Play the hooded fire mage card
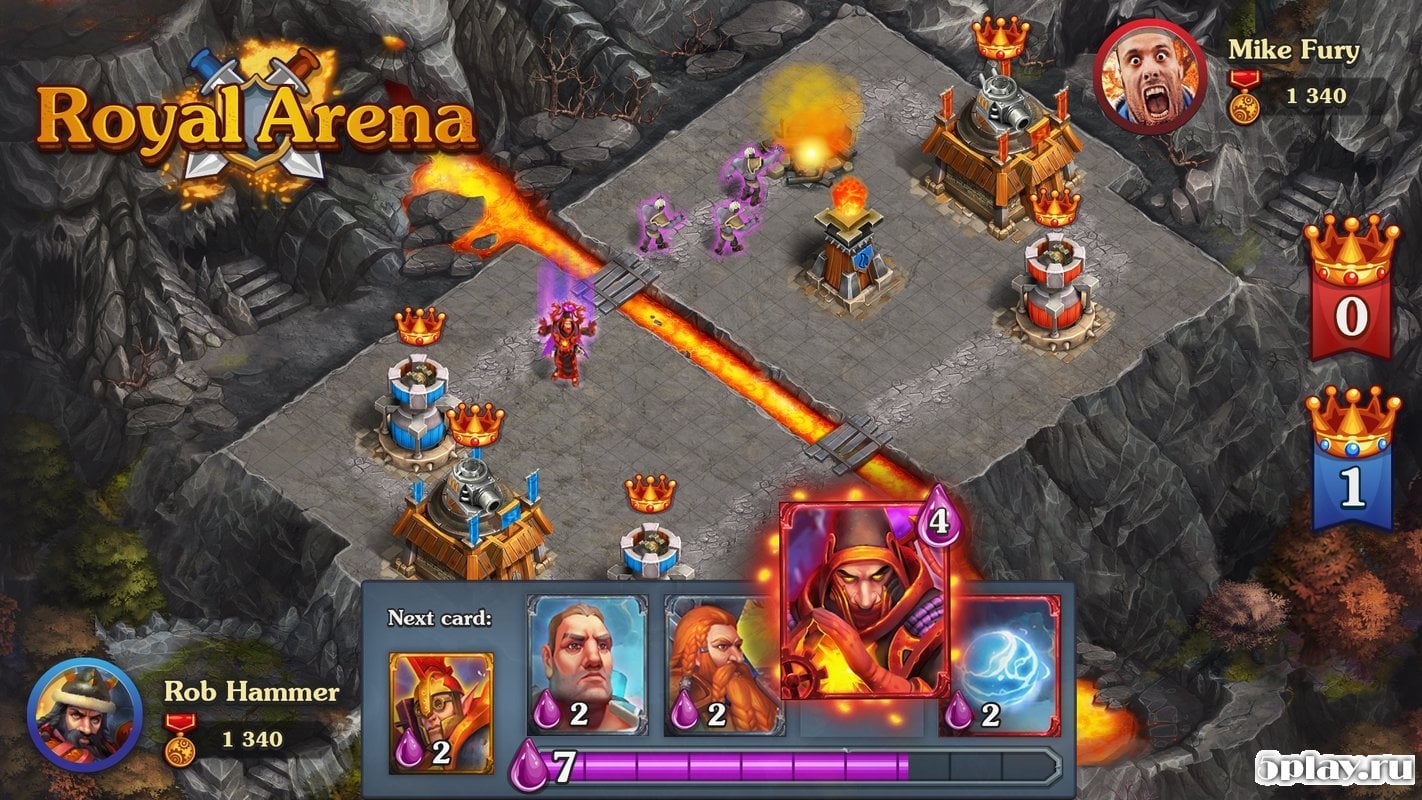The width and height of the screenshot is (1422, 800). coord(864,600)
